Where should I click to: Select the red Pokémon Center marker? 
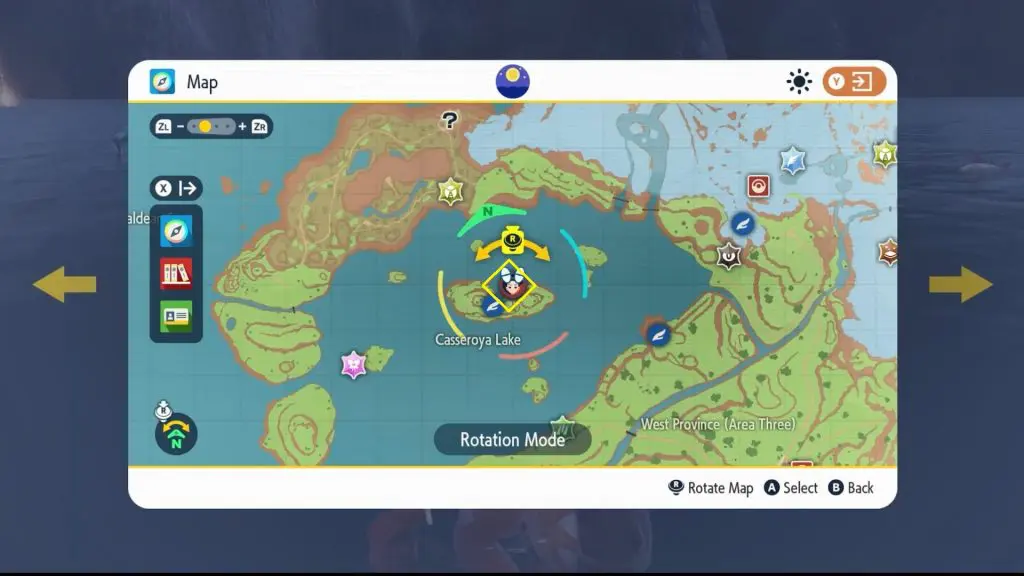coord(759,186)
